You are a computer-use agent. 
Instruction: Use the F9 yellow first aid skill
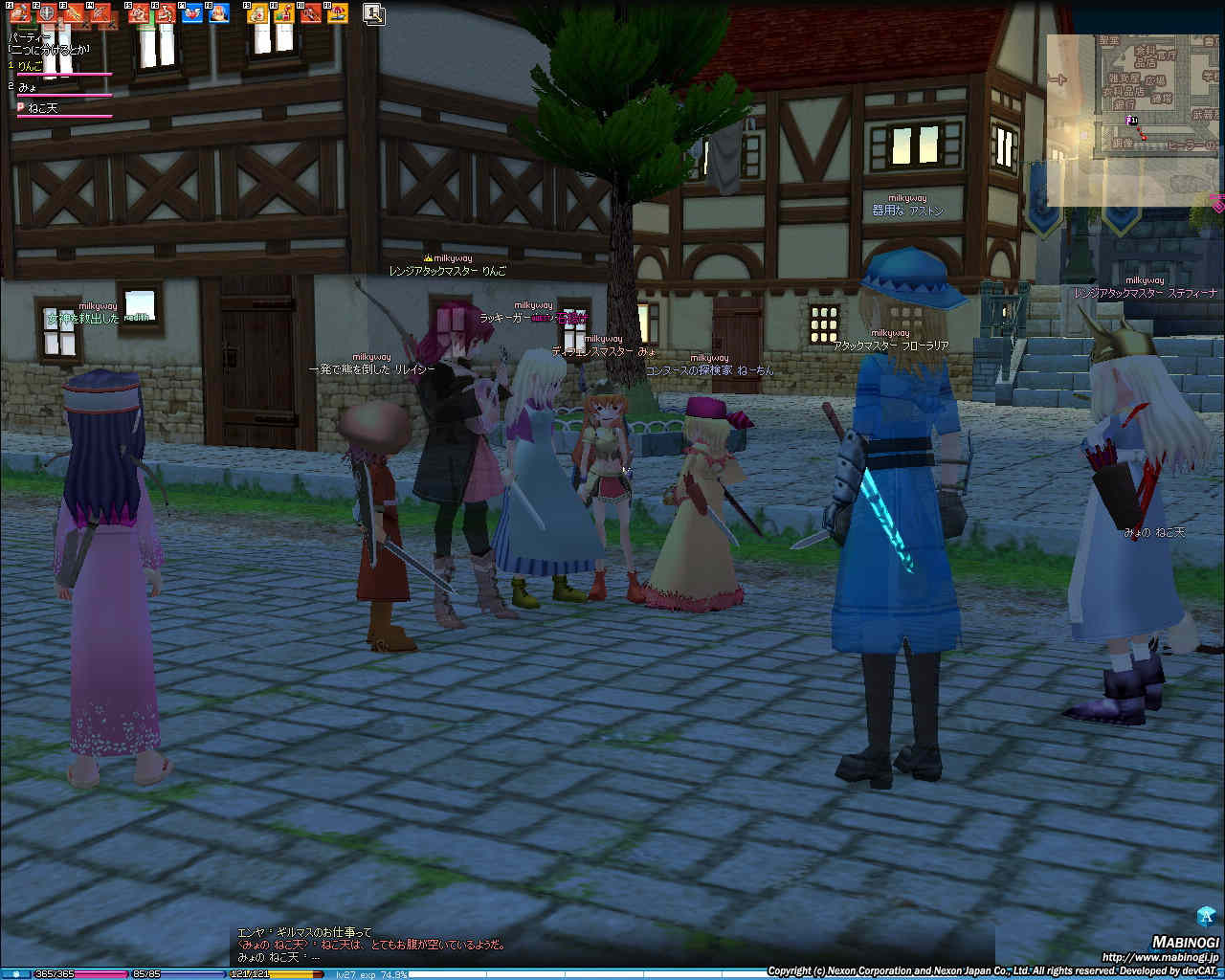coord(257,13)
